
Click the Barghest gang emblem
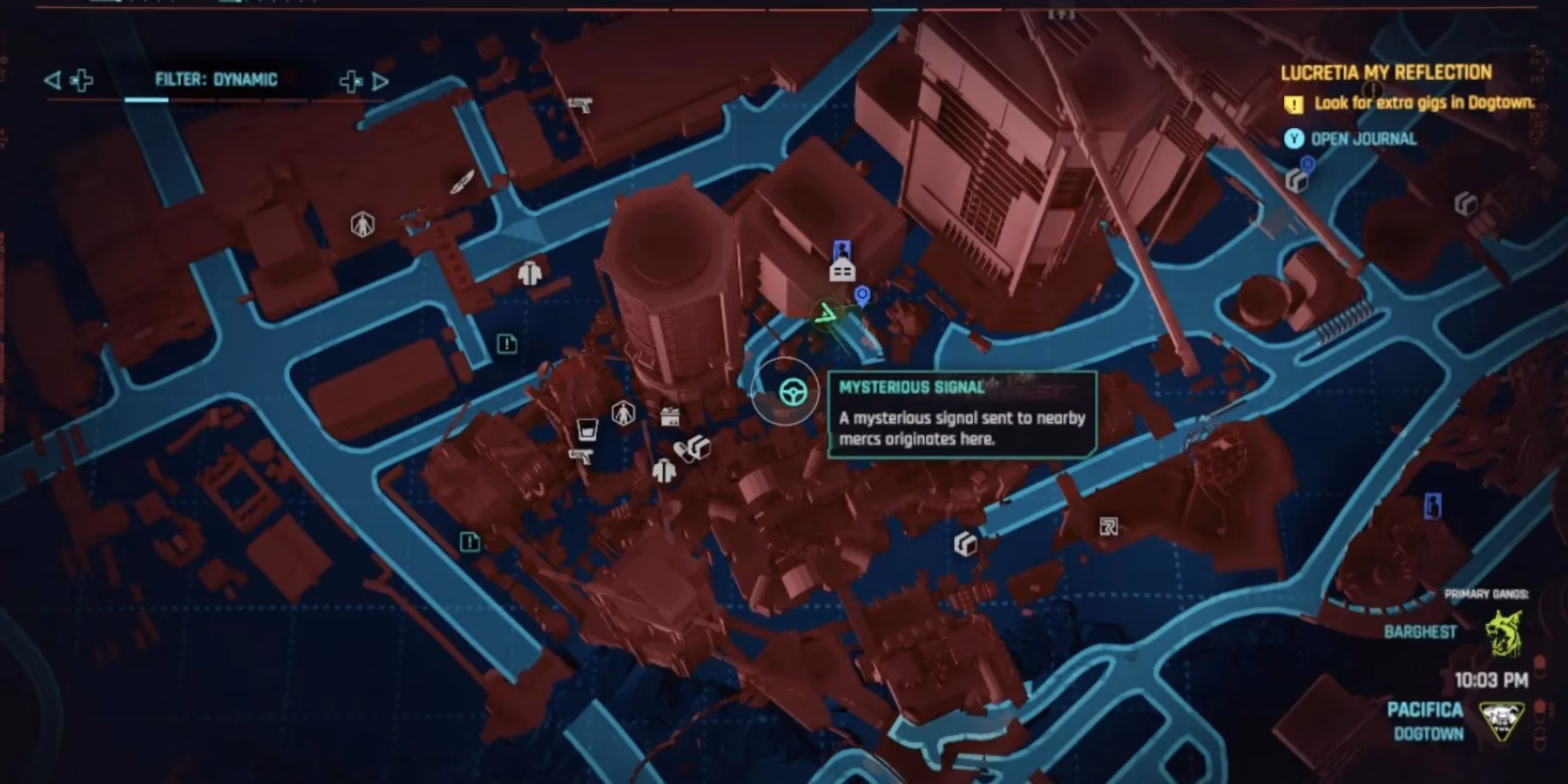click(x=1503, y=632)
